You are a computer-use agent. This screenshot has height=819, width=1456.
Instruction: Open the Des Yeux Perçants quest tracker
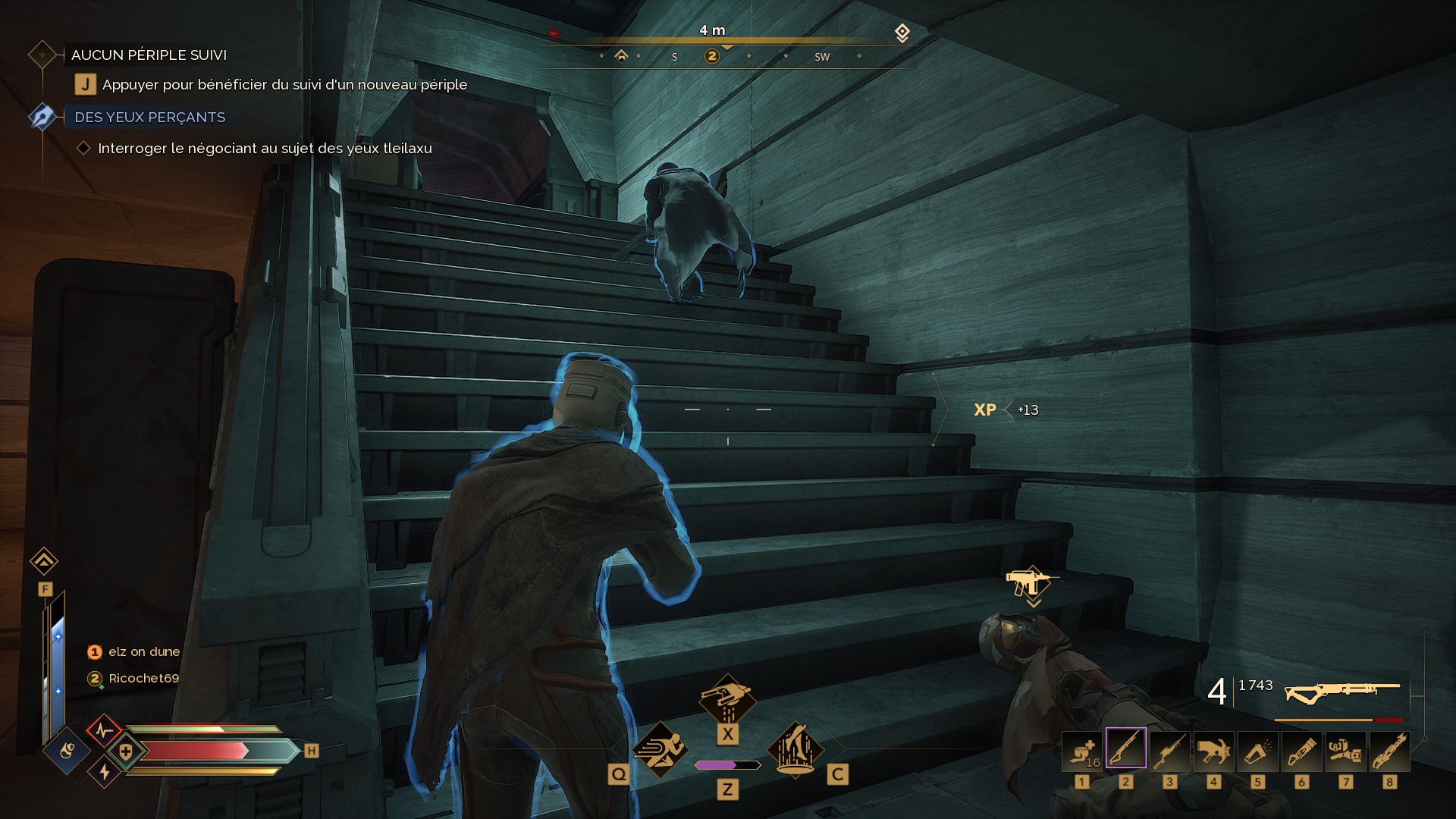coord(149,118)
